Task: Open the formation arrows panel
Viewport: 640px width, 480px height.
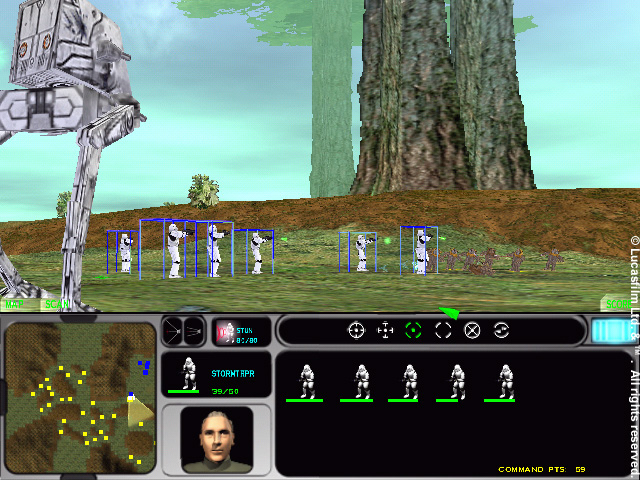Action: tap(183, 330)
